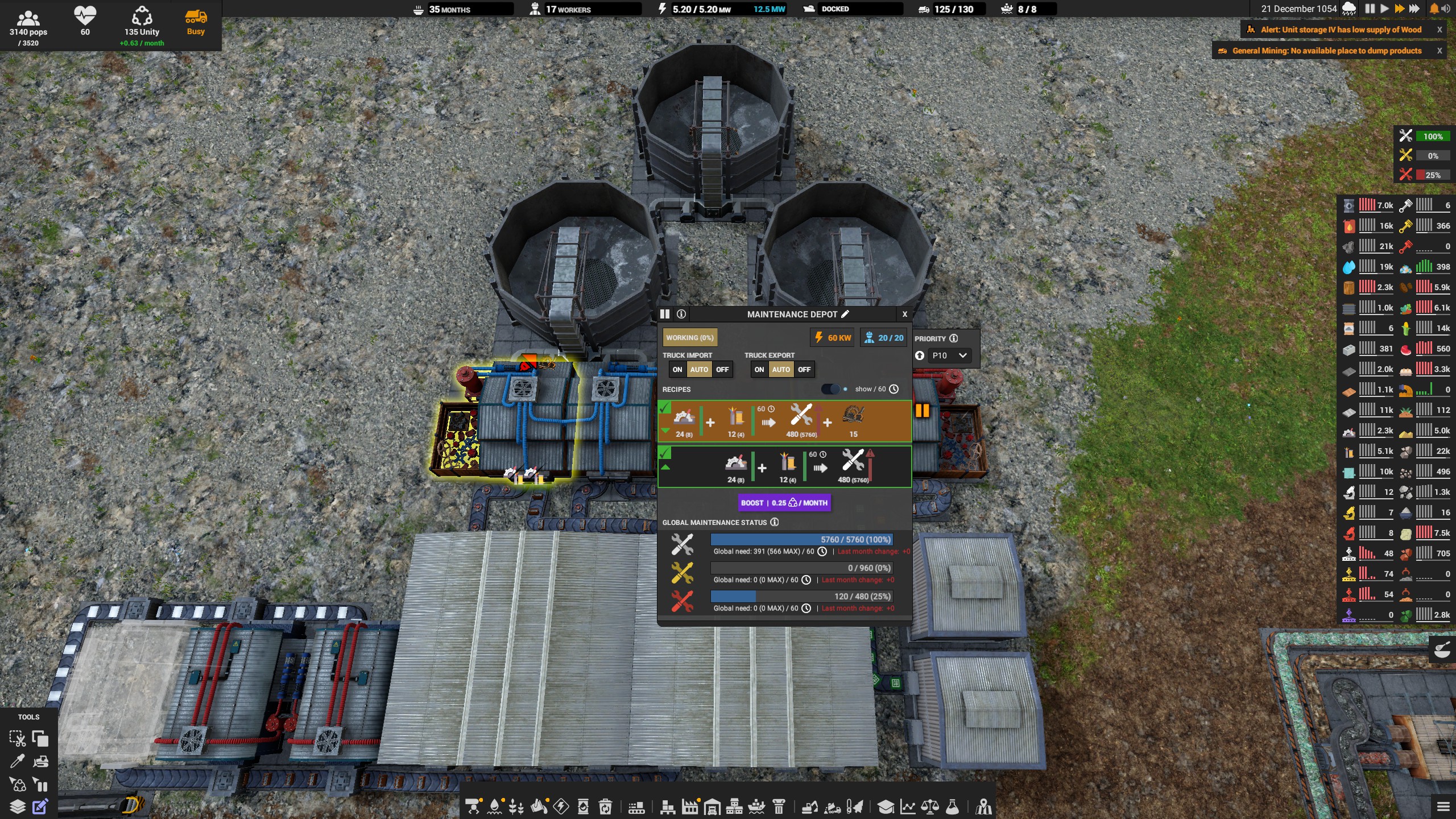Screen dimensions: 1456x819
Task: Click the BOOST 0.25 per month button
Action: pos(784,503)
